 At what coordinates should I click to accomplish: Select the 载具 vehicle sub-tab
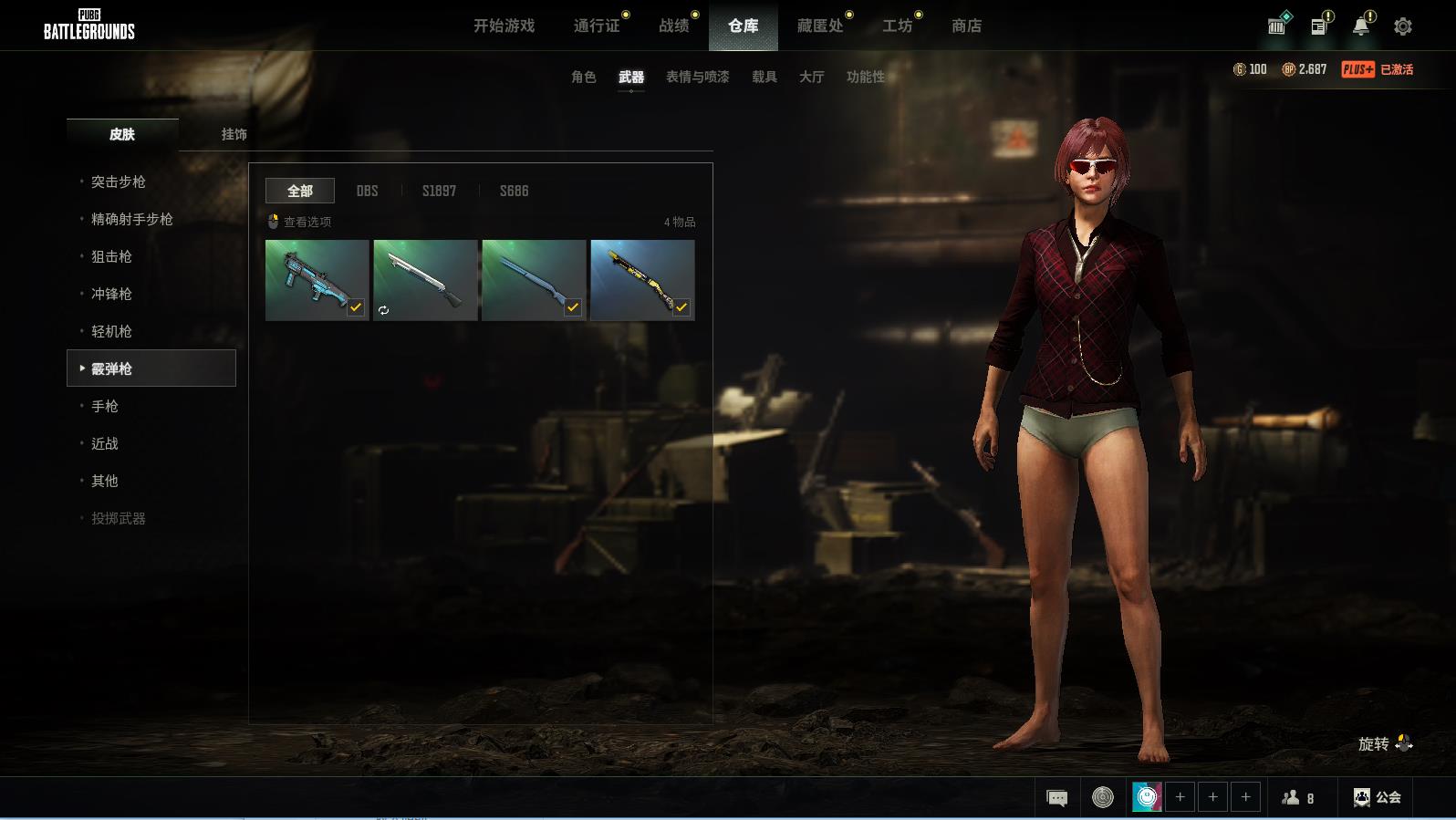[764, 77]
